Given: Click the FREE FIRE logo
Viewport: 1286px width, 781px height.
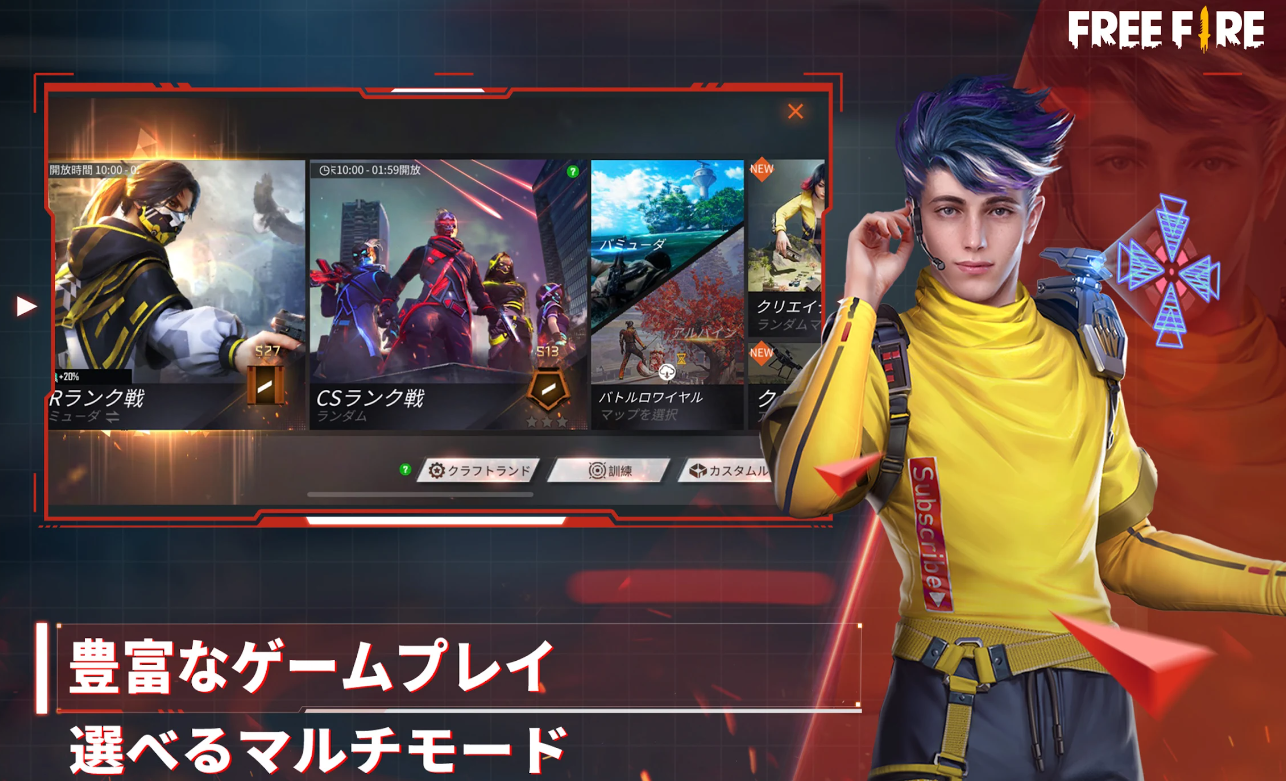Looking at the screenshot, I should pyautogui.click(x=1166, y=30).
